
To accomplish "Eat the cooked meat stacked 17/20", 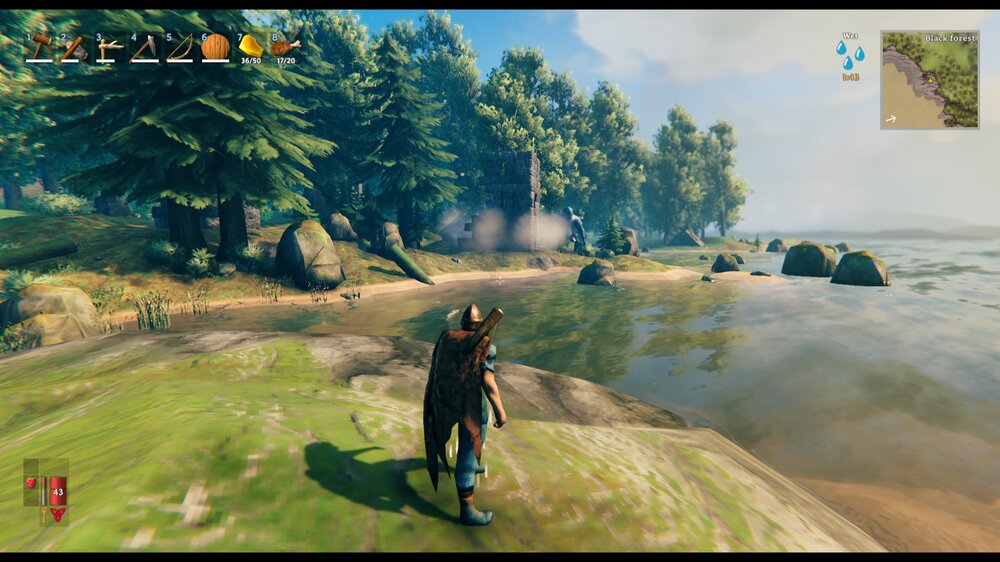I will [x=285, y=46].
